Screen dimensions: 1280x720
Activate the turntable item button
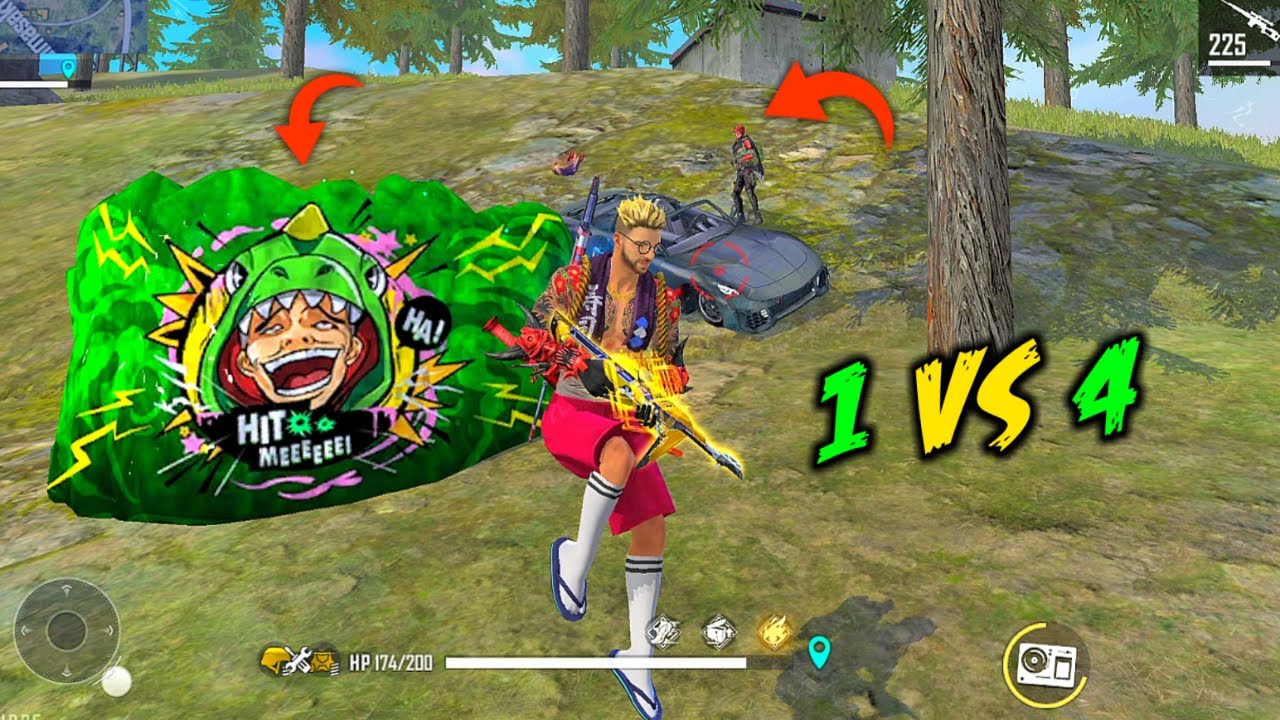(1045, 664)
